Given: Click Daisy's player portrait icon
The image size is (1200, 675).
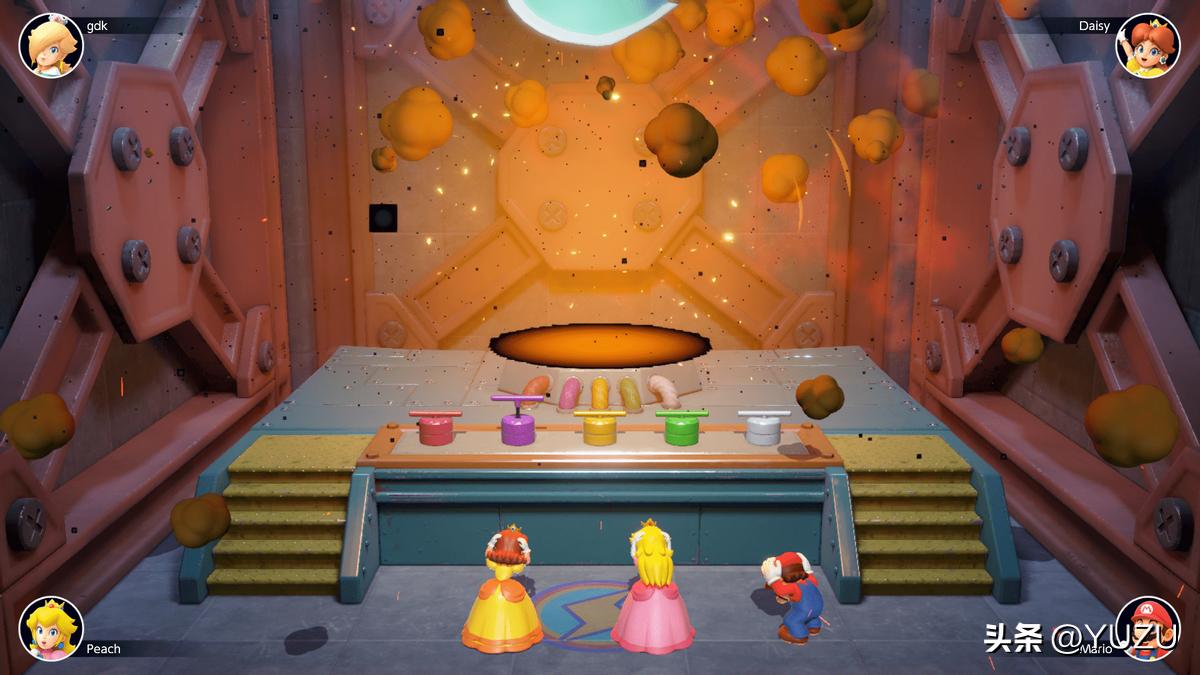Looking at the screenshot, I should tap(1147, 46).
